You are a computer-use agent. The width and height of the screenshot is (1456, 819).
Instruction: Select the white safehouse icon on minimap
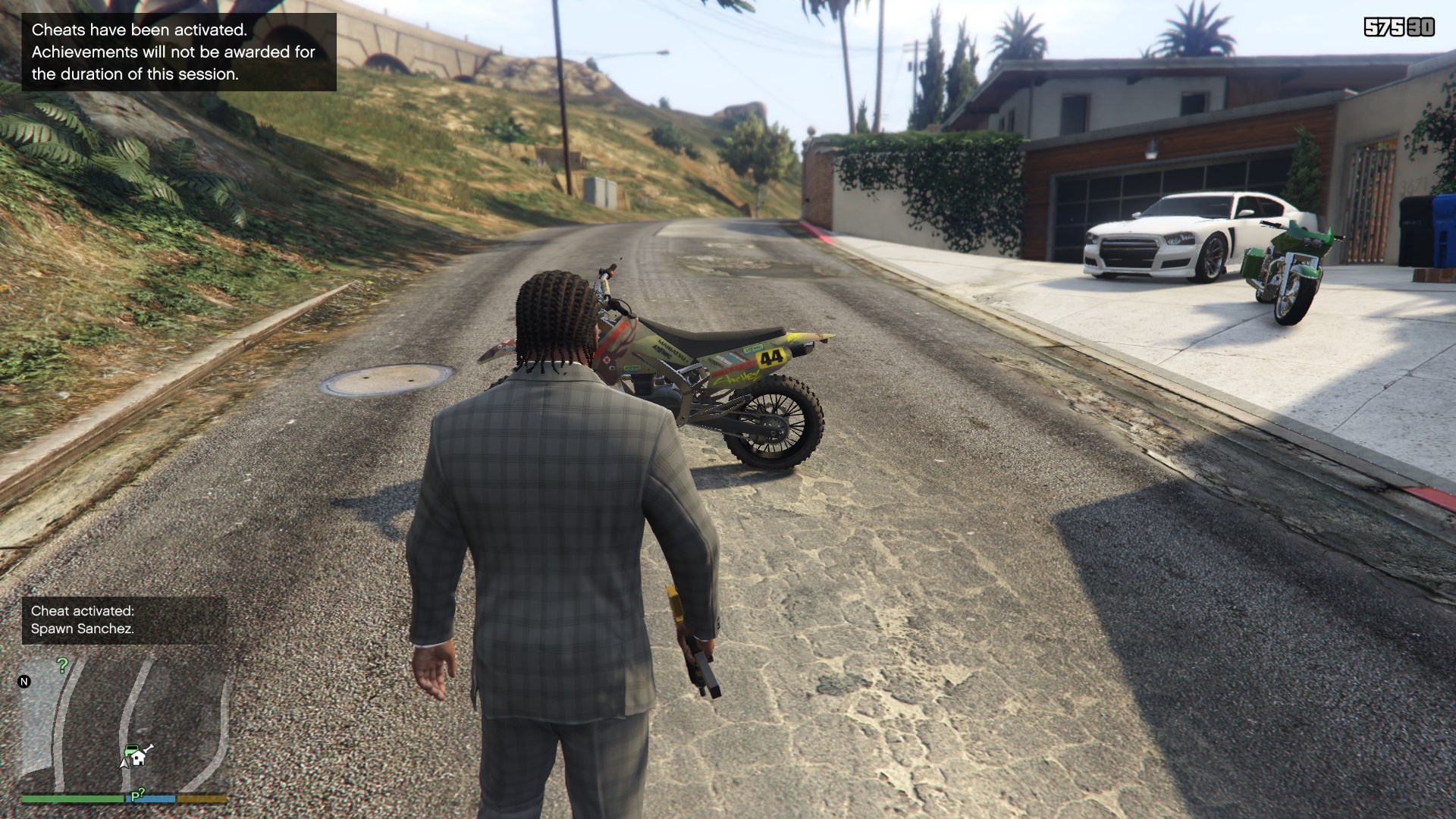pyautogui.click(x=139, y=758)
